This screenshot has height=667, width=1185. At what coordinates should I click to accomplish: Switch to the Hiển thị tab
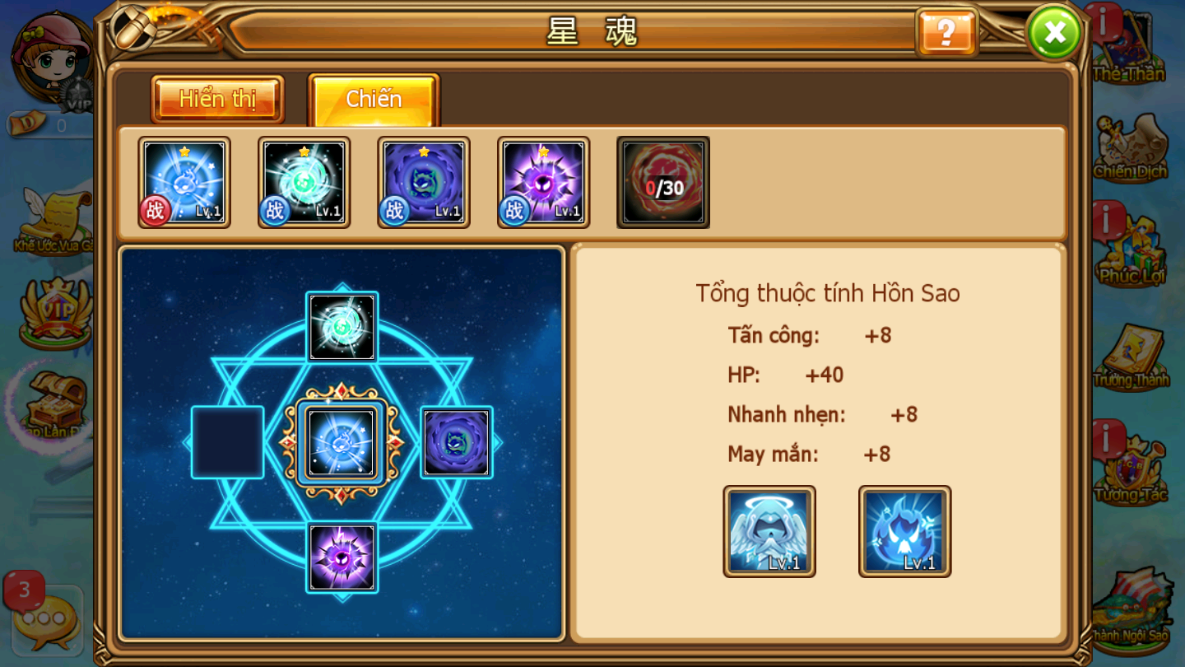click(217, 100)
